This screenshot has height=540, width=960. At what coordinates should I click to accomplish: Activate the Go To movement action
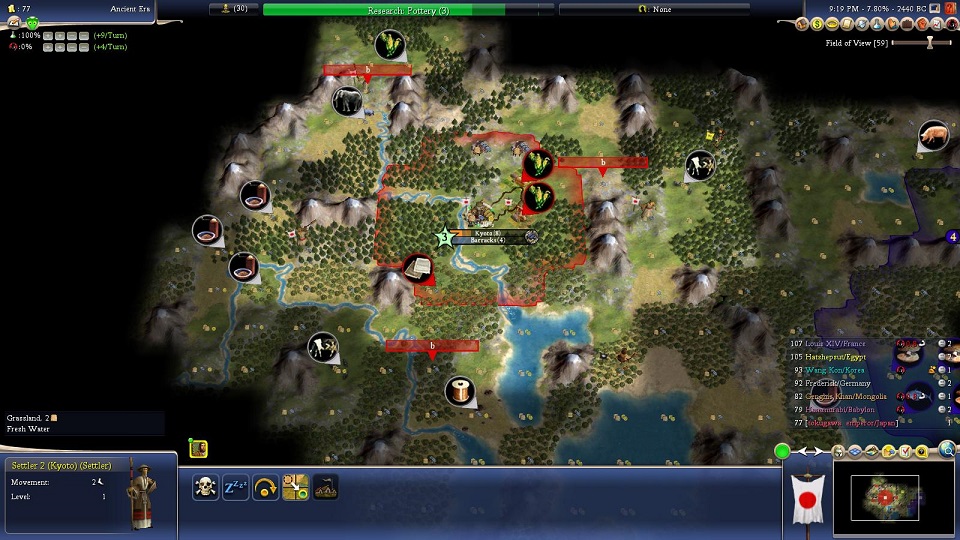[x=296, y=487]
